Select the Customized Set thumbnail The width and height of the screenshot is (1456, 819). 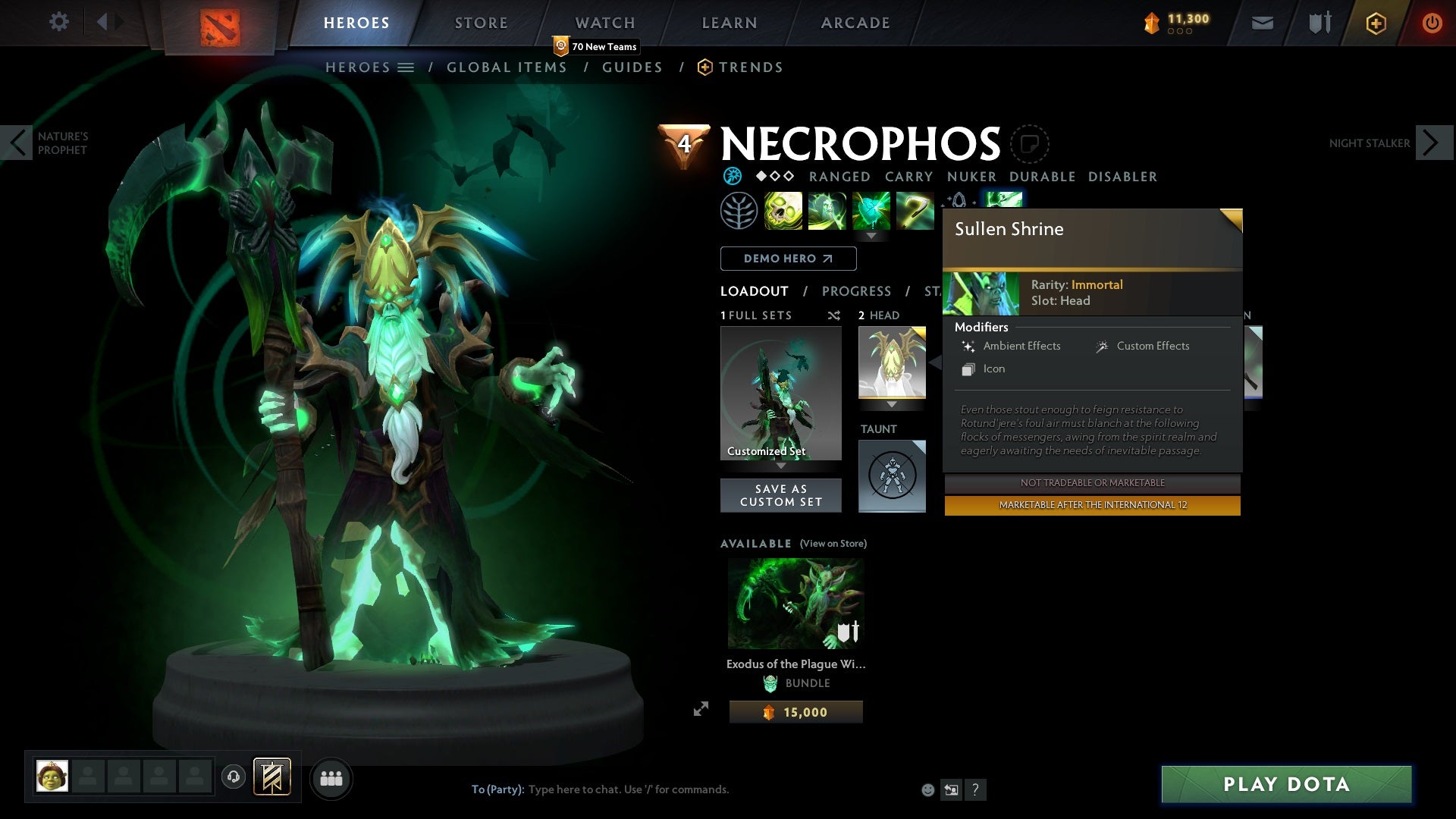[780, 392]
